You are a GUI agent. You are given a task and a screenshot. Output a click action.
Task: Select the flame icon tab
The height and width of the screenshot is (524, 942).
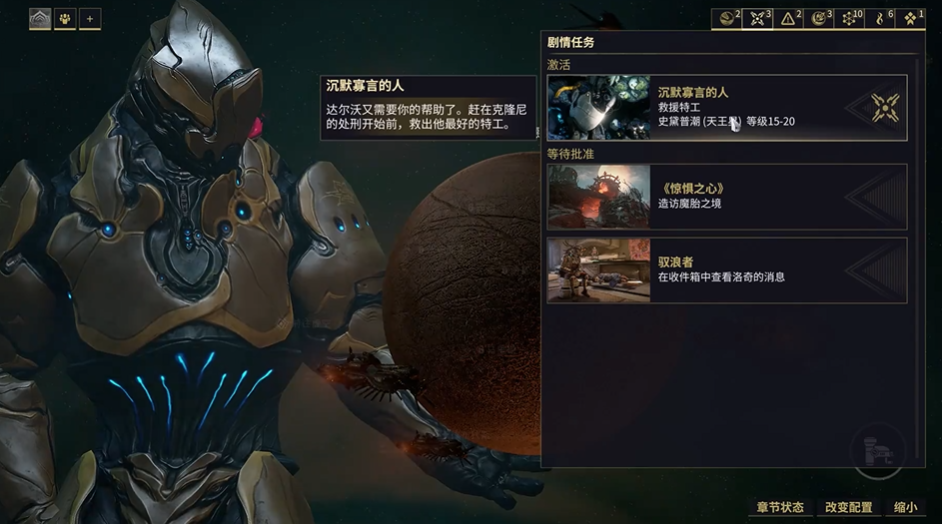(x=880, y=18)
